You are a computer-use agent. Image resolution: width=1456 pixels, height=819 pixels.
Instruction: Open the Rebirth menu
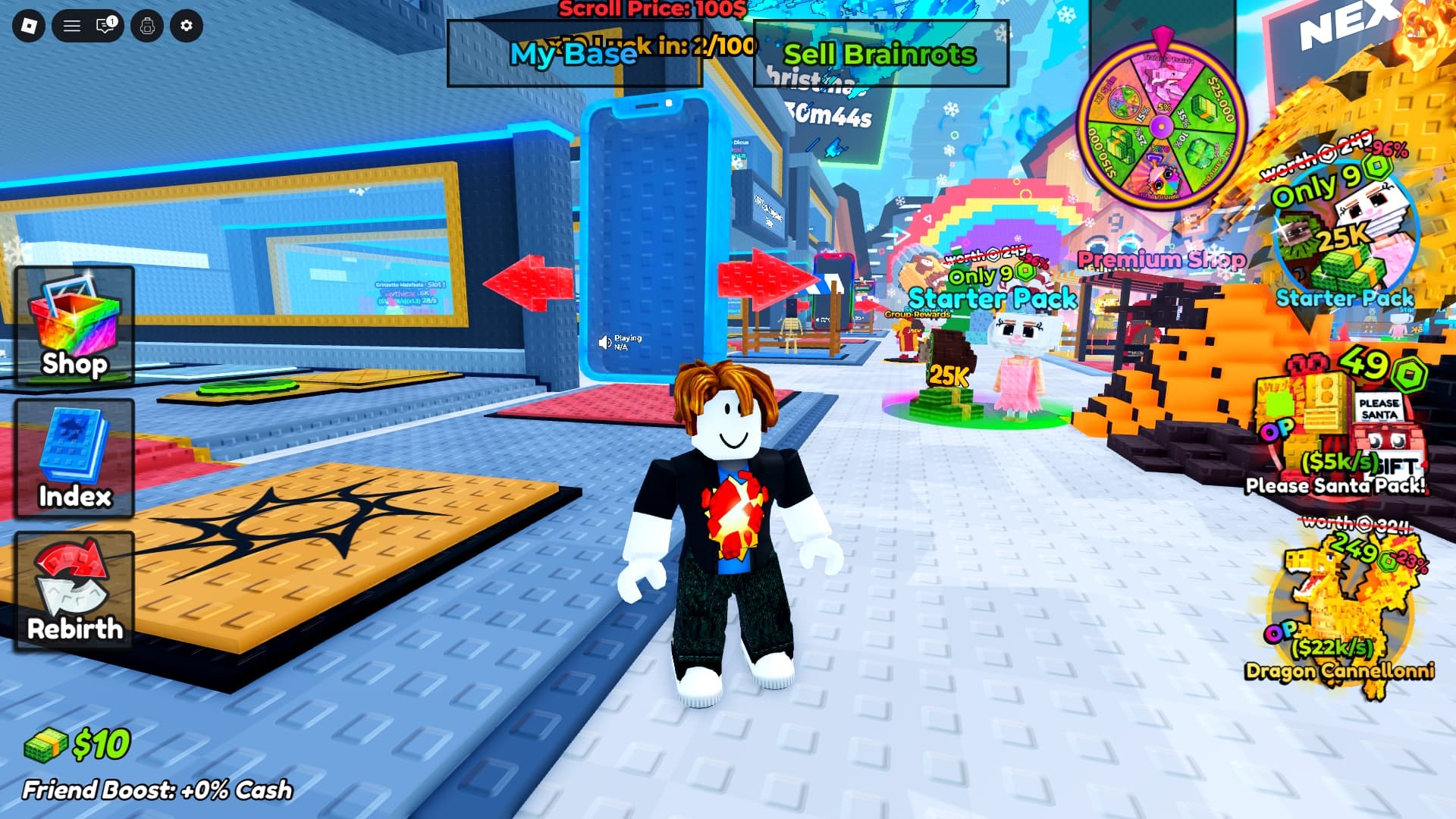tap(74, 591)
